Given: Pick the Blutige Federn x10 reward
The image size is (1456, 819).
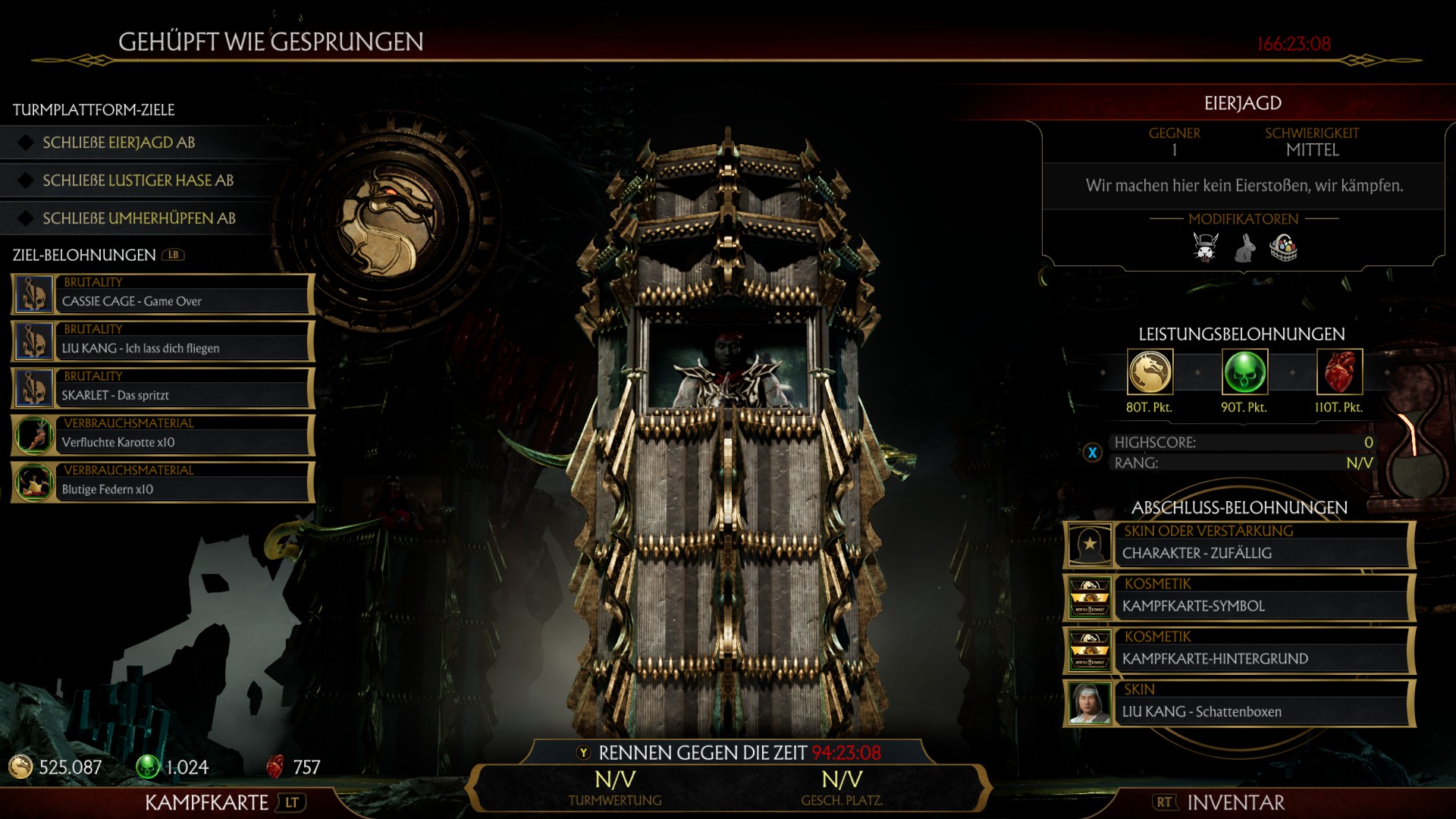Looking at the screenshot, I should (x=163, y=482).
